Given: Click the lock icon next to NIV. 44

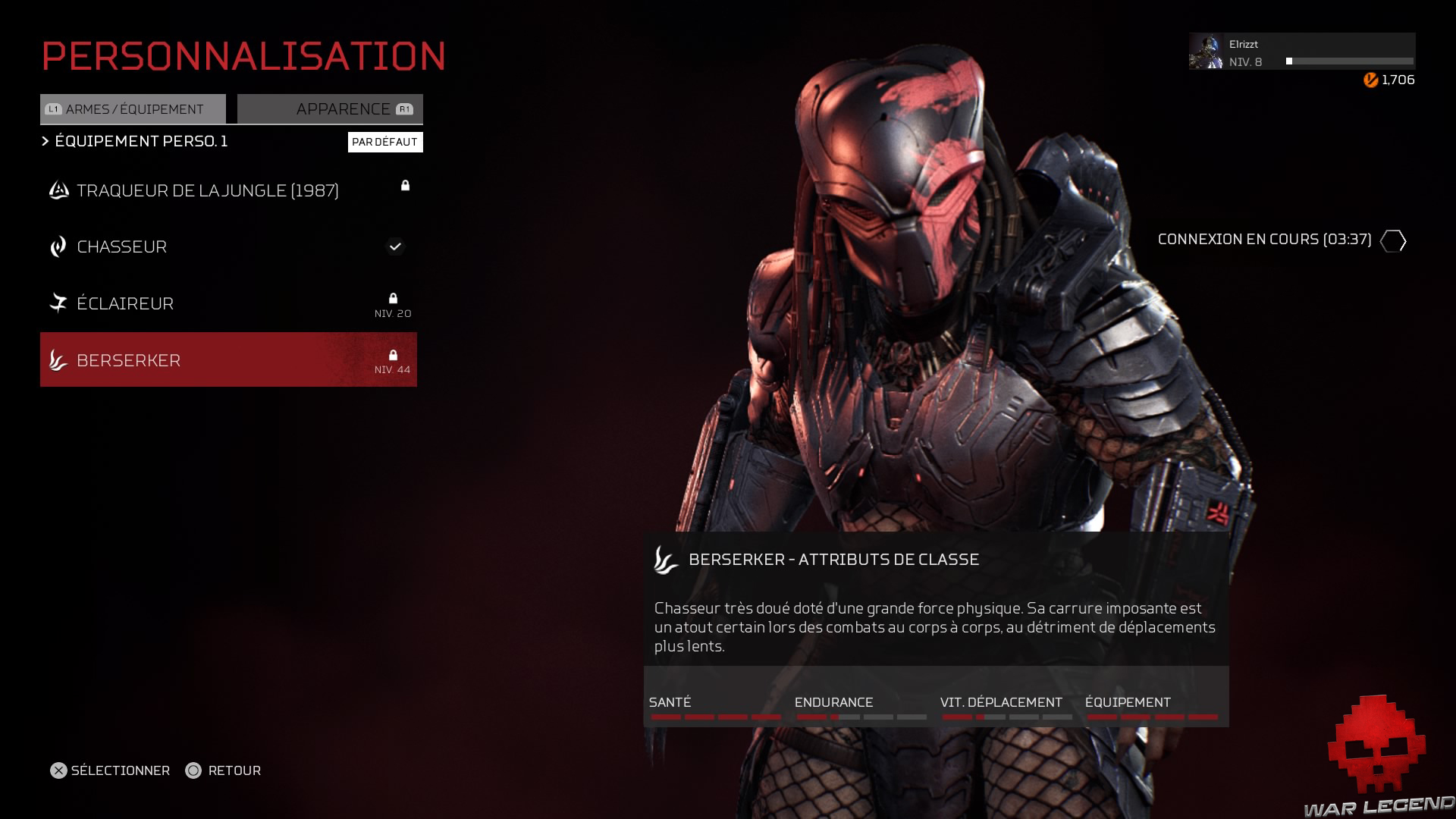Looking at the screenshot, I should 394,353.
